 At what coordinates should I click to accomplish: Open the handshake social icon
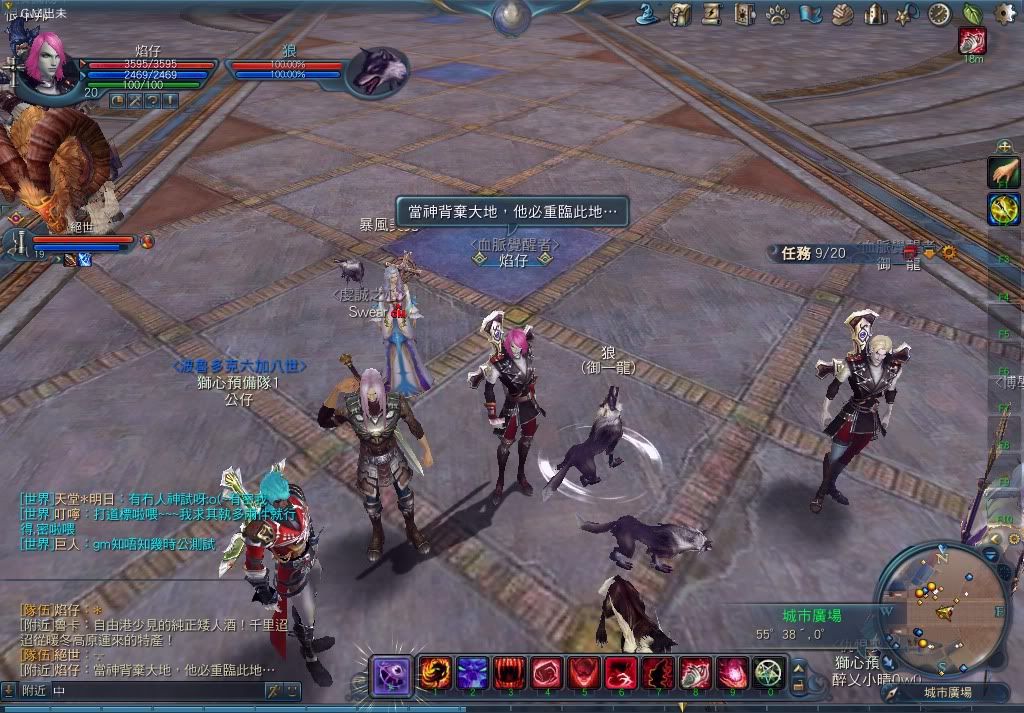(x=843, y=14)
